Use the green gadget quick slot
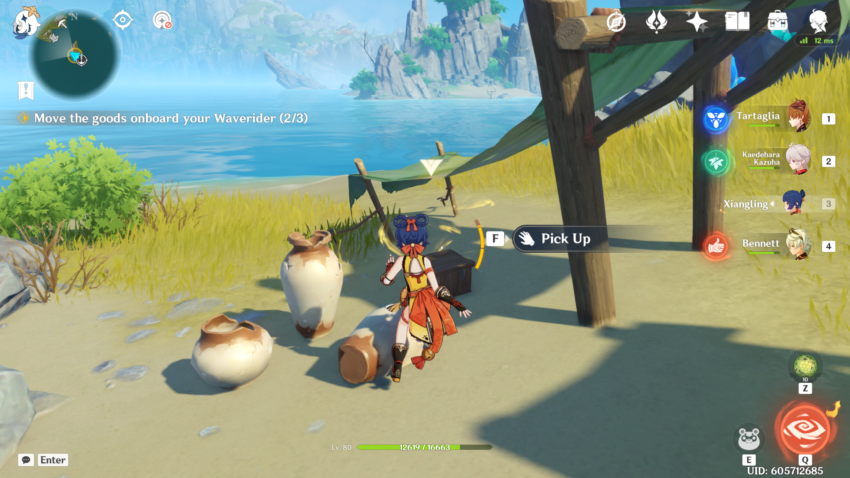Image resolution: width=850 pixels, height=478 pixels. pos(805,366)
